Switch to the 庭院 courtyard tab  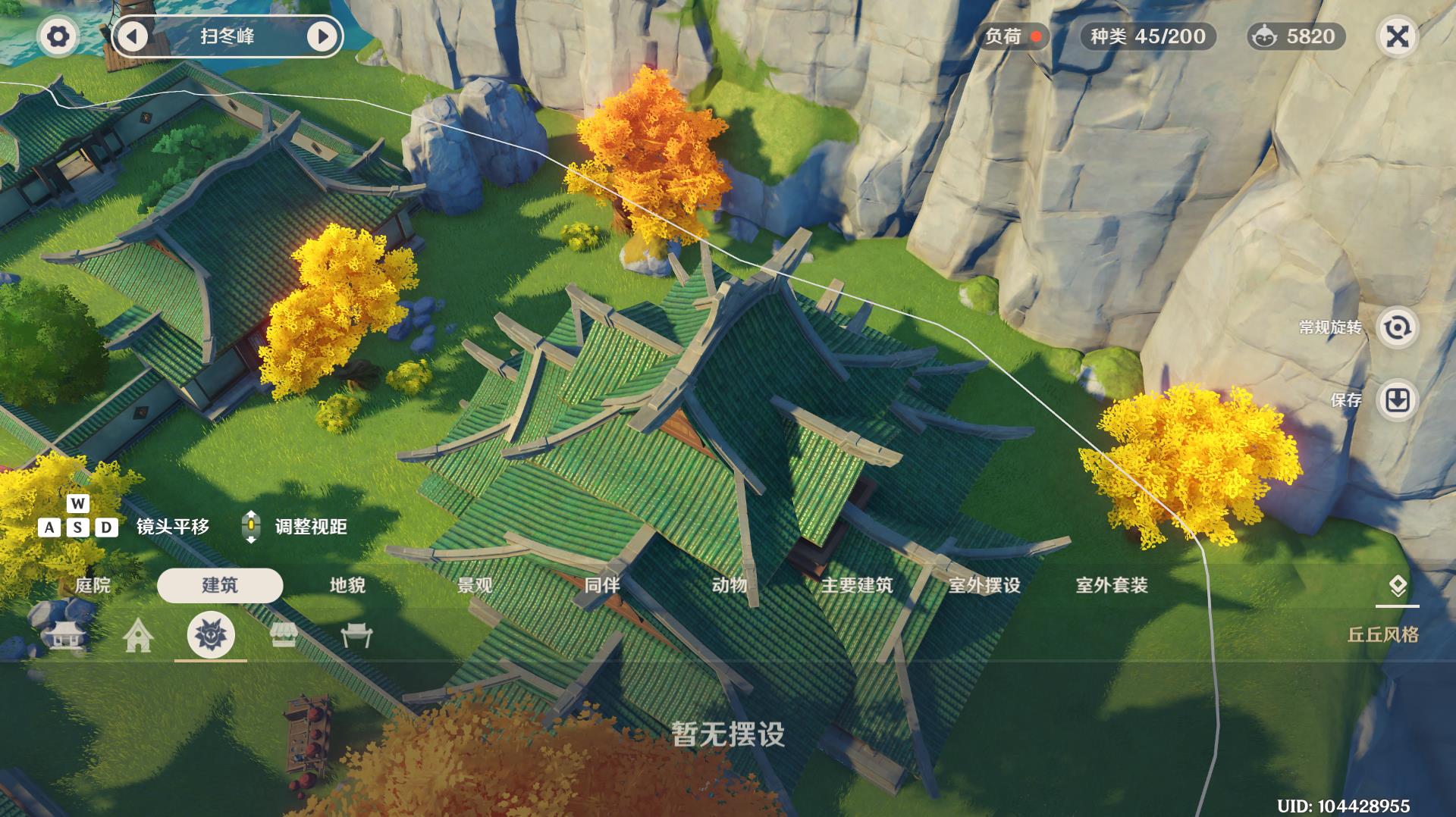click(x=95, y=586)
